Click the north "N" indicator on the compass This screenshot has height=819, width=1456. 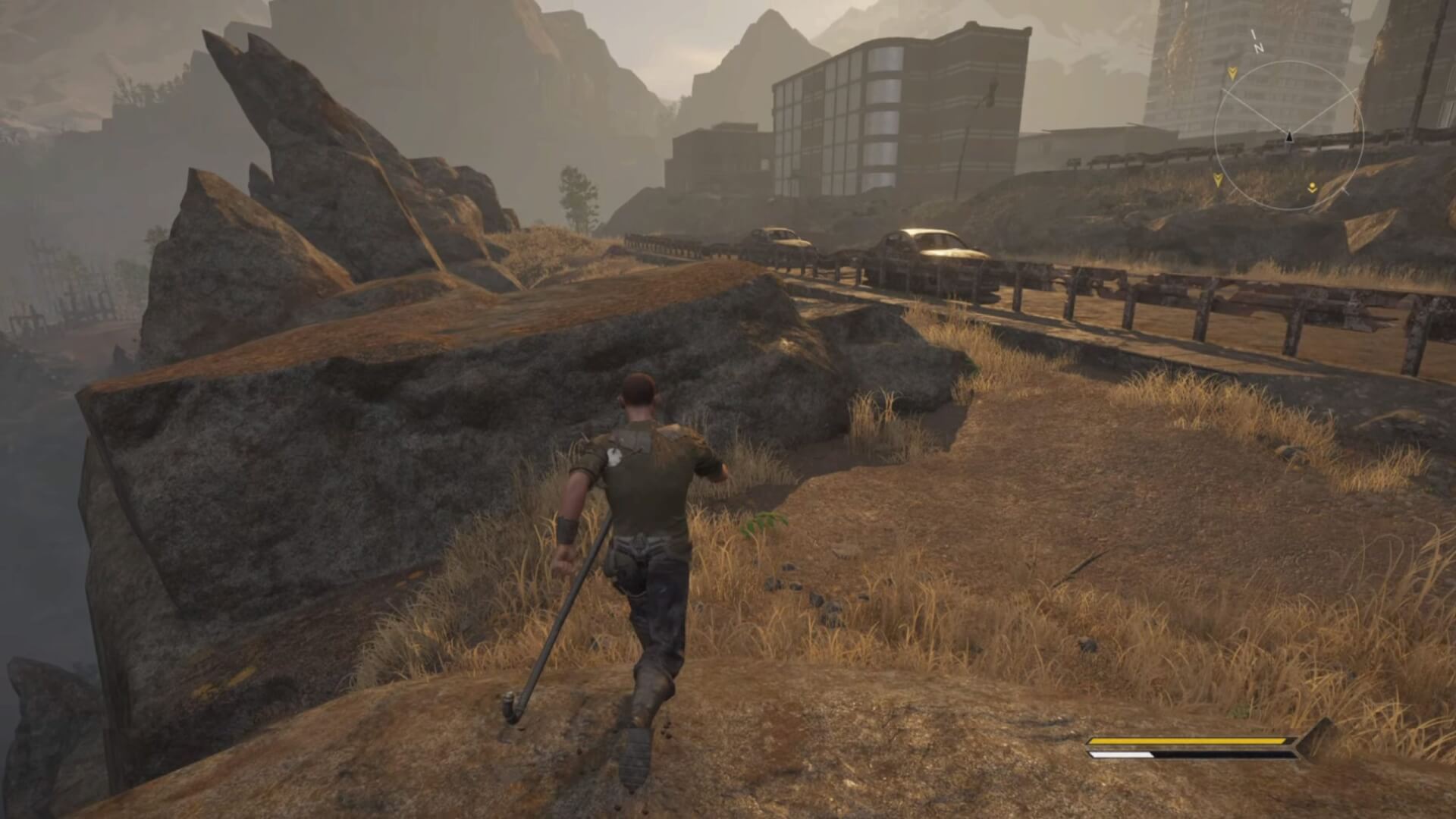click(x=1258, y=47)
